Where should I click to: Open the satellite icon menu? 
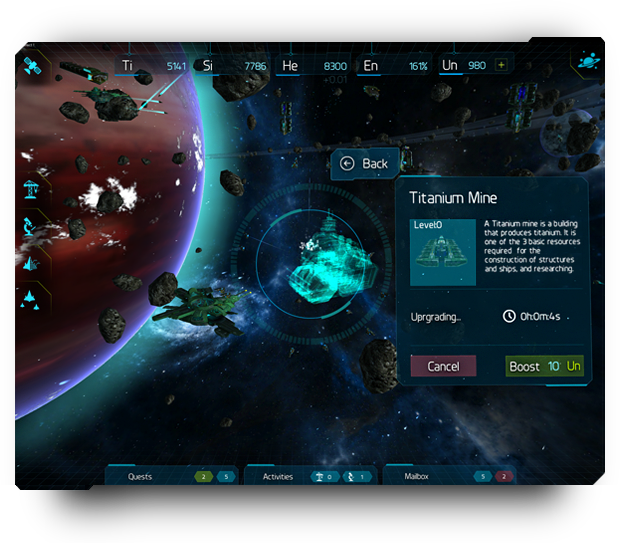pyautogui.click(x=31, y=66)
